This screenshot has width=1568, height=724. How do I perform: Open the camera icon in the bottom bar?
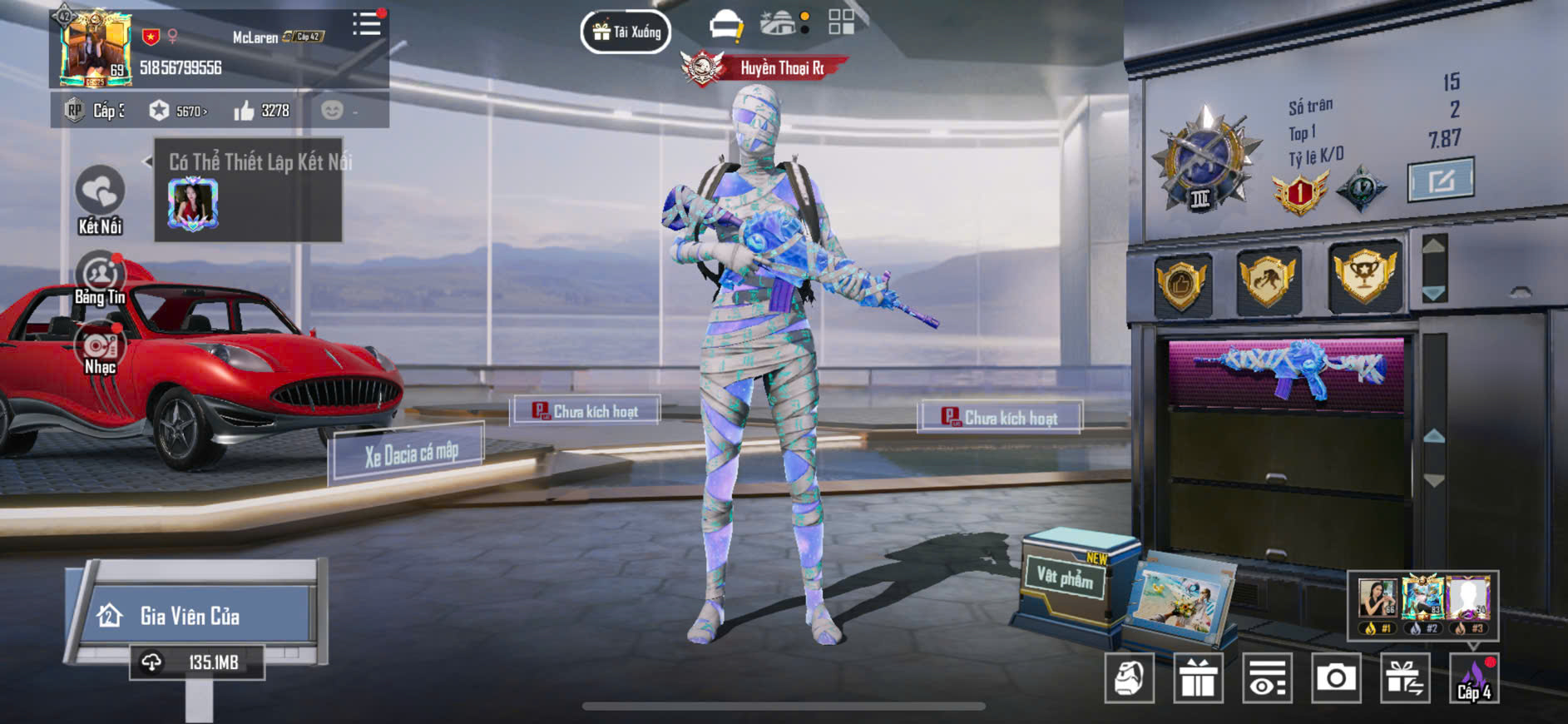click(1335, 679)
